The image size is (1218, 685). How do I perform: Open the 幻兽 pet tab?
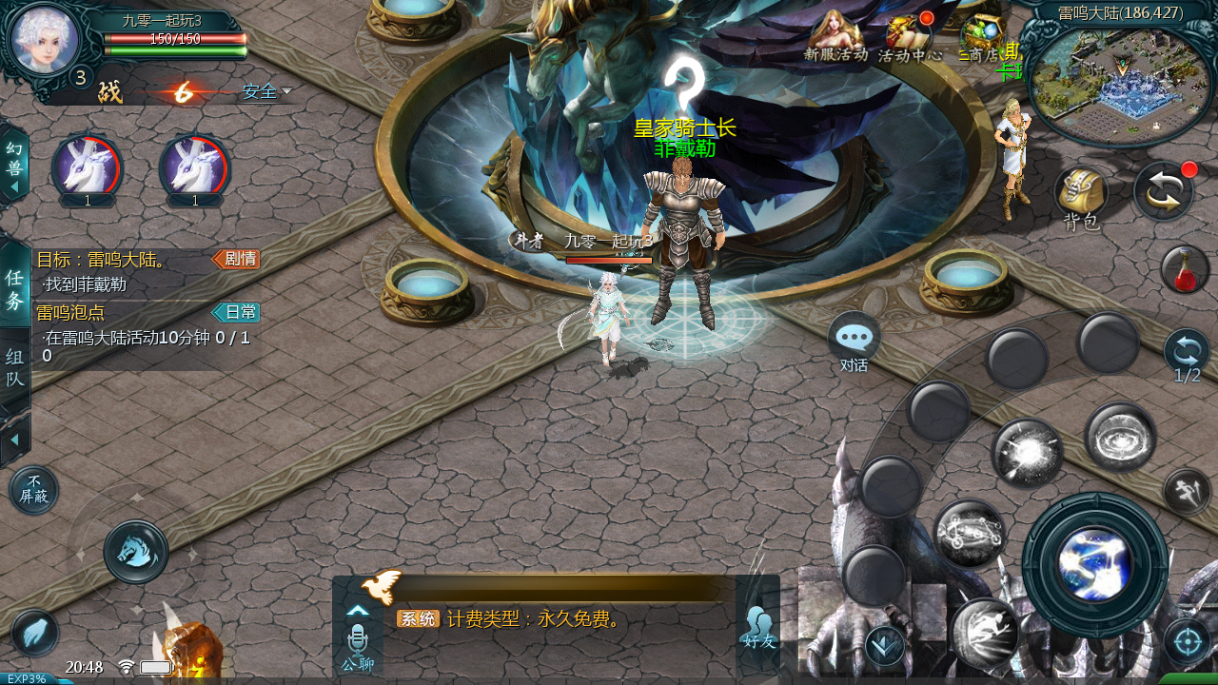click(14, 159)
